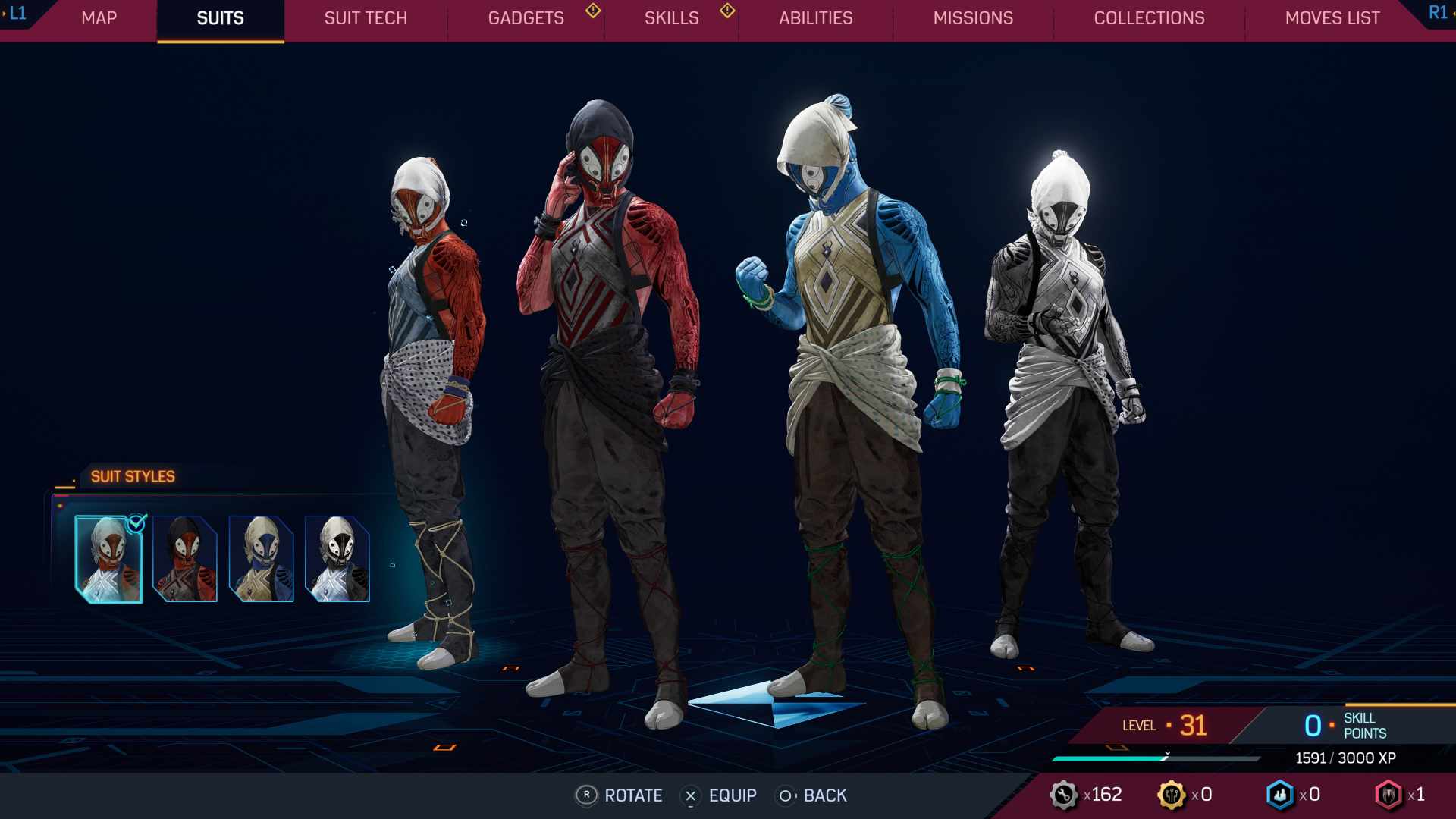Click the alert diamond next to SKILLS
The width and height of the screenshot is (1456, 819).
[726, 12]
